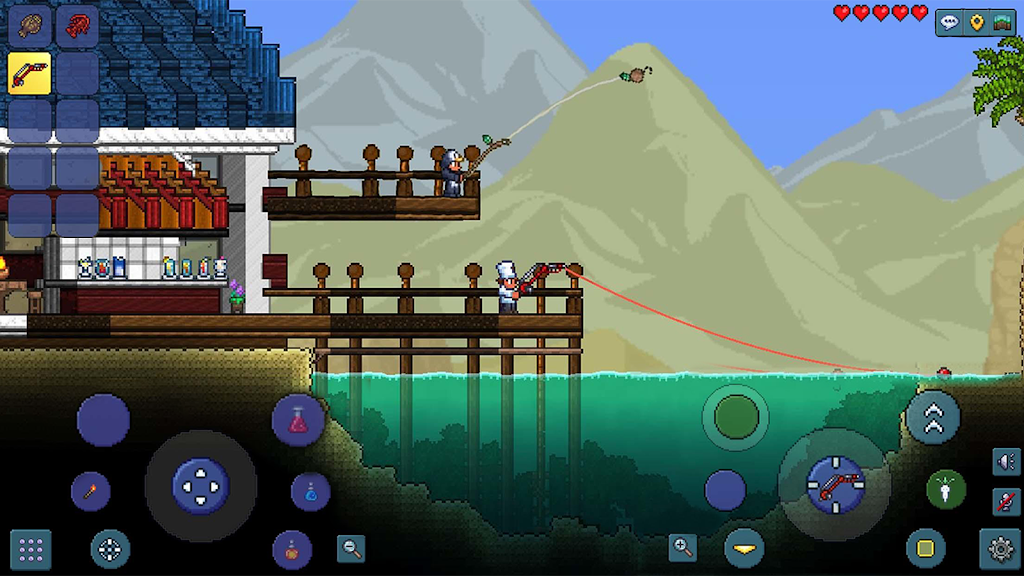Select the highlighted red fishing rod slot
The height and width of the screenshot is (576, 1024).
[30, 72]
